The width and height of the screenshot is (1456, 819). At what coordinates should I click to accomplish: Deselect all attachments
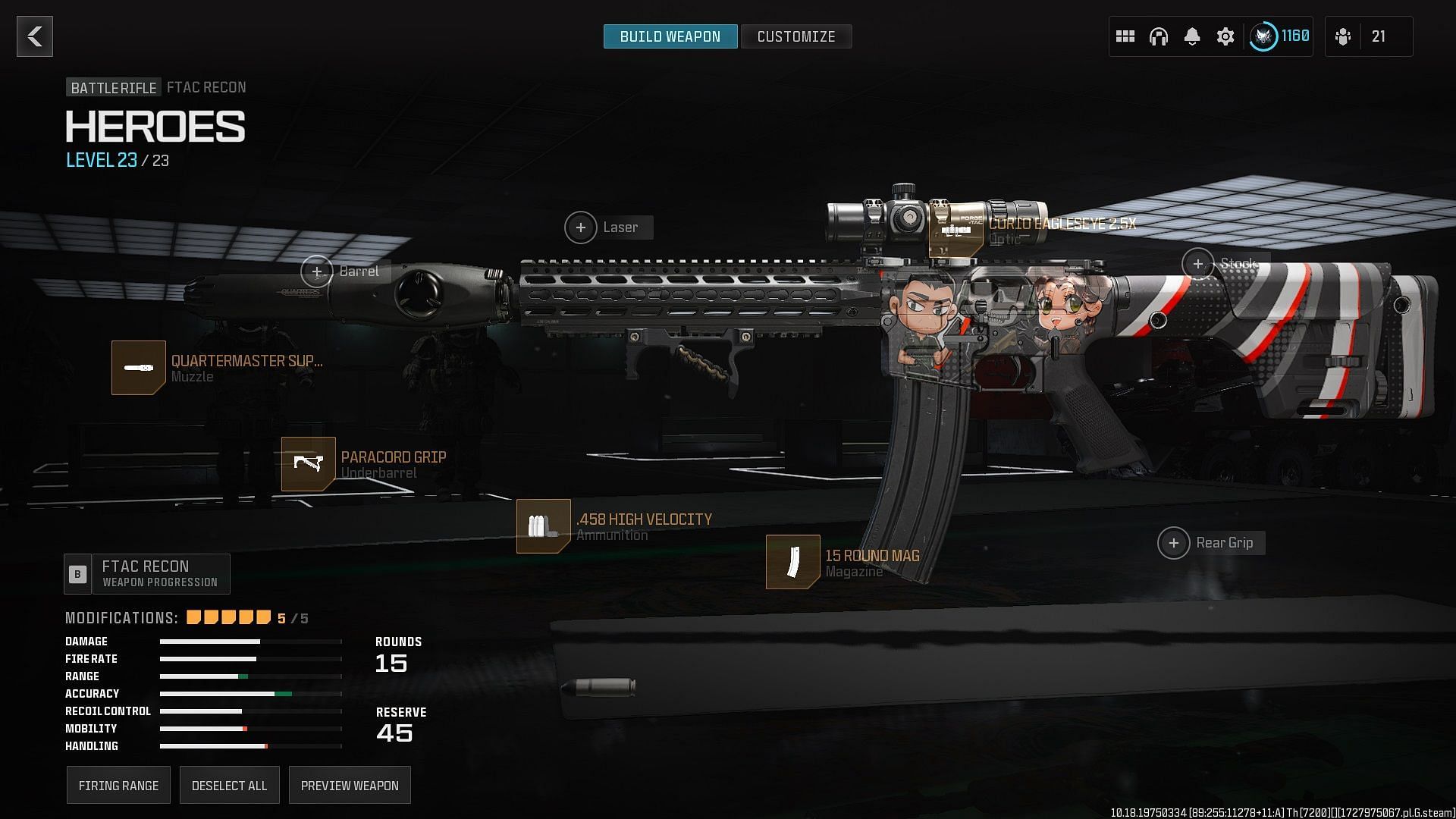(229, 786)
